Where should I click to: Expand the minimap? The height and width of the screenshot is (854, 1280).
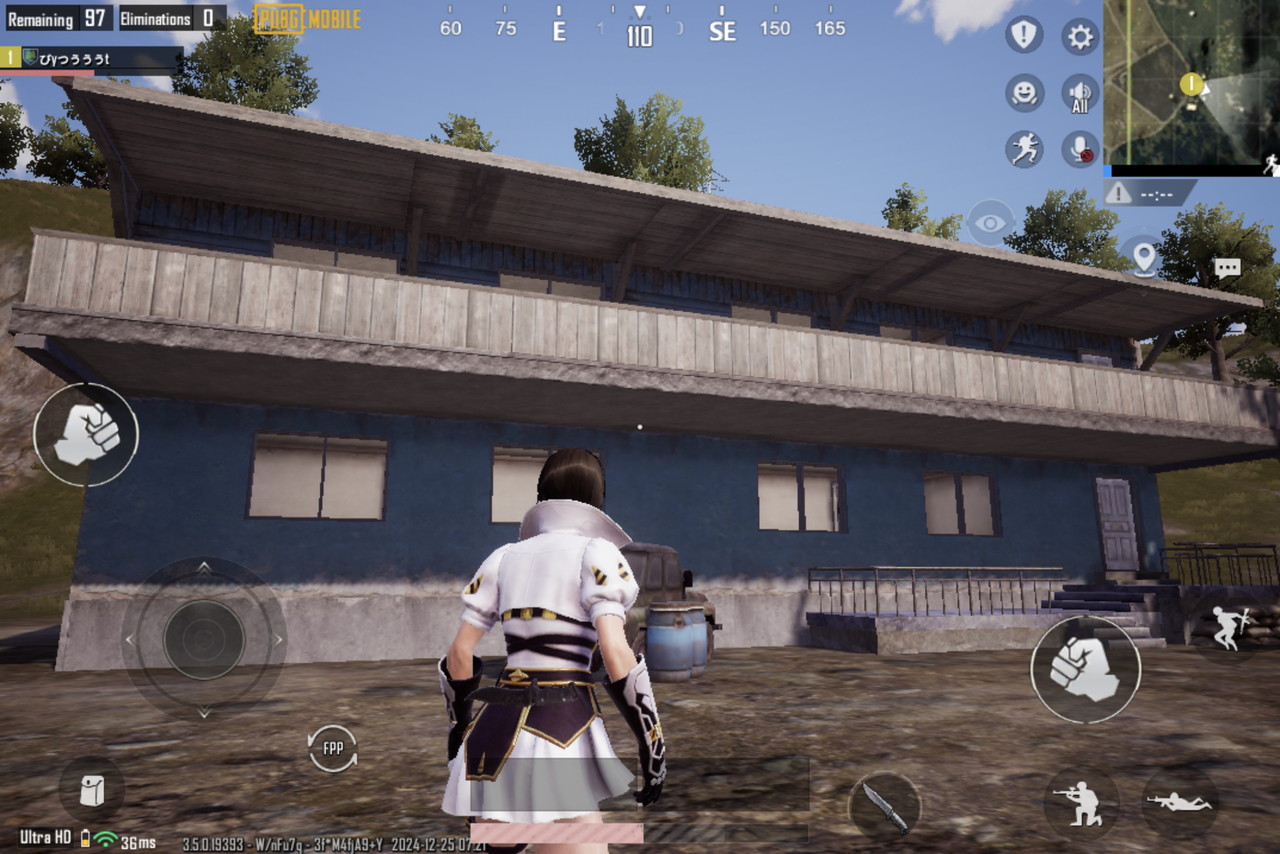pyautogui.click(x=1191, y=81)
